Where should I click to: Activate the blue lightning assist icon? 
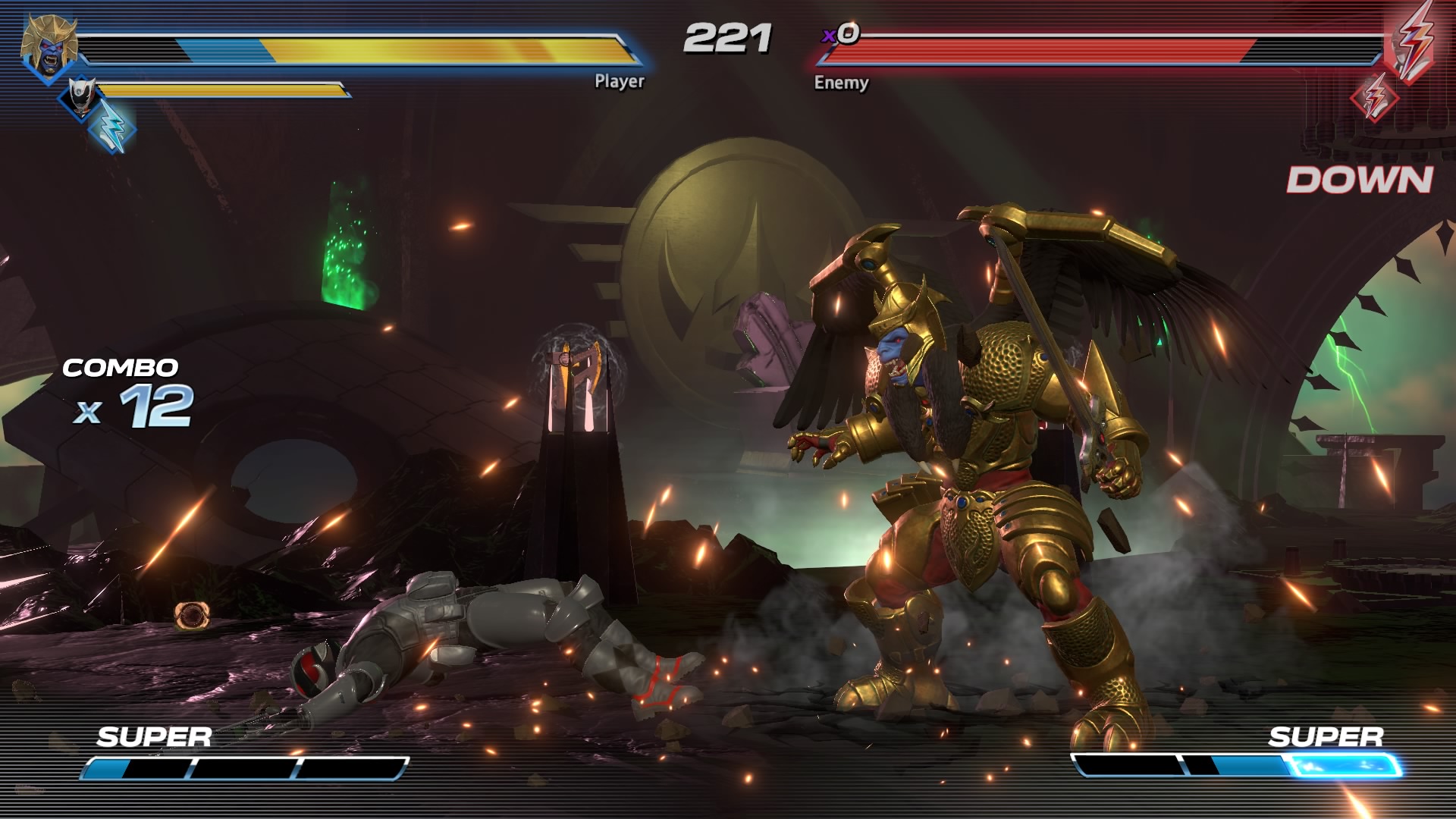point(112,126)
